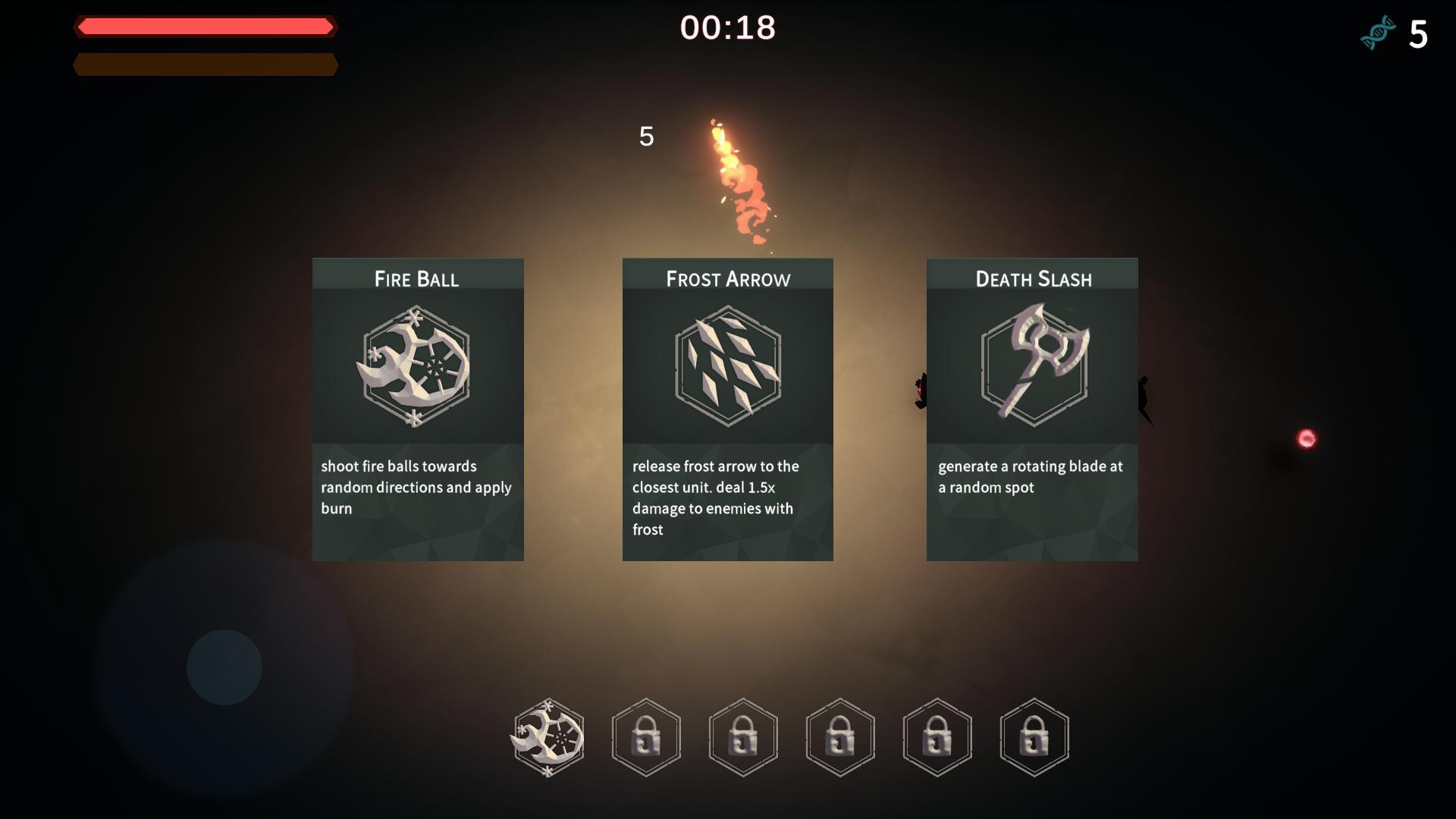Click the Fire Ball card title
The width and height of the screenshot is (1456, 819).
click(x=416, y=278)
